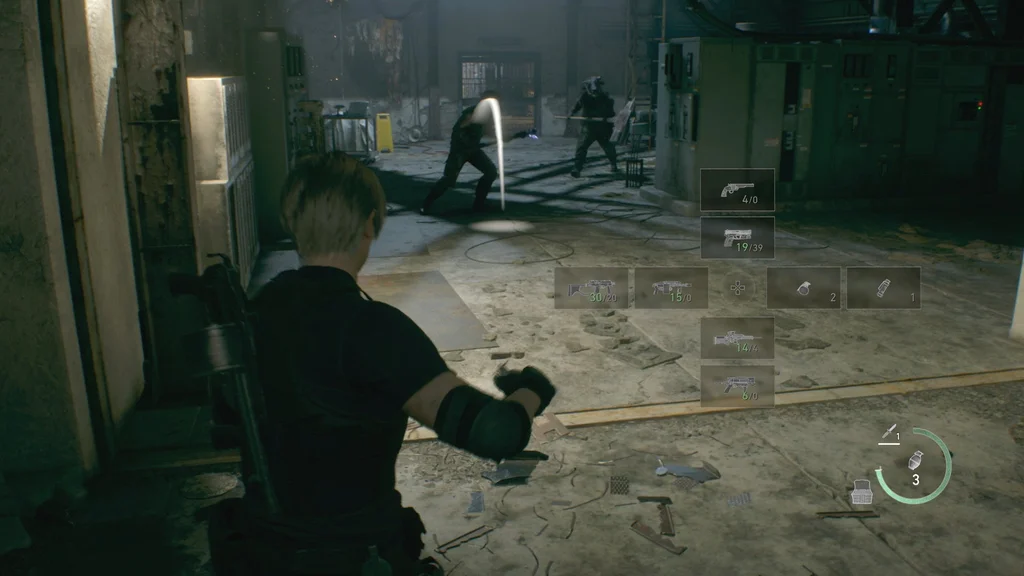1024x576 pixels.
Task: Select the revolver weapon slot
Action: [737, 189]
